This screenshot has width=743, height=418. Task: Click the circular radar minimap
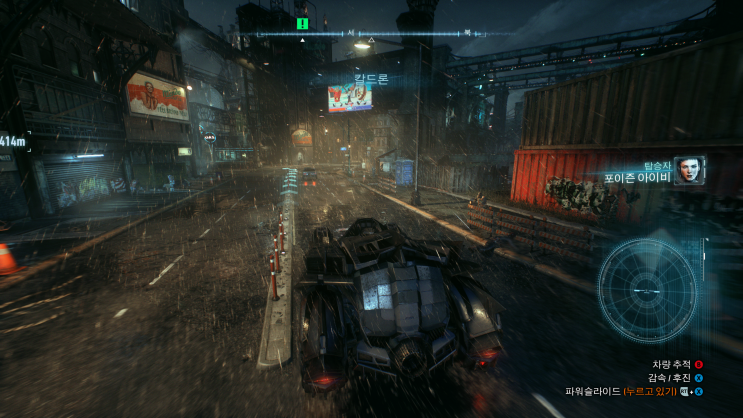647,290
